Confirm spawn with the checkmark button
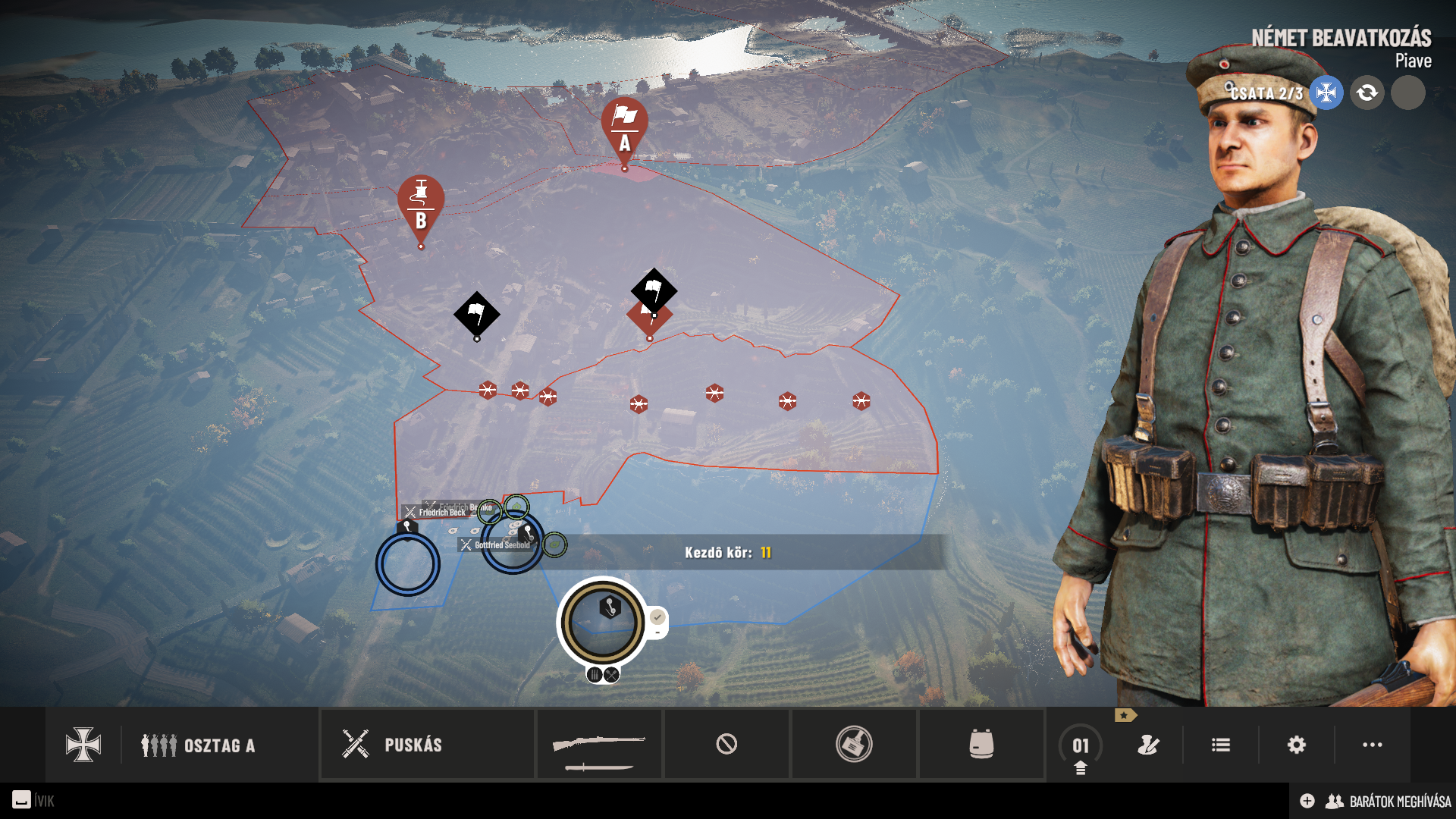The height and width of the screenshot is (819, 1456). 657,617
